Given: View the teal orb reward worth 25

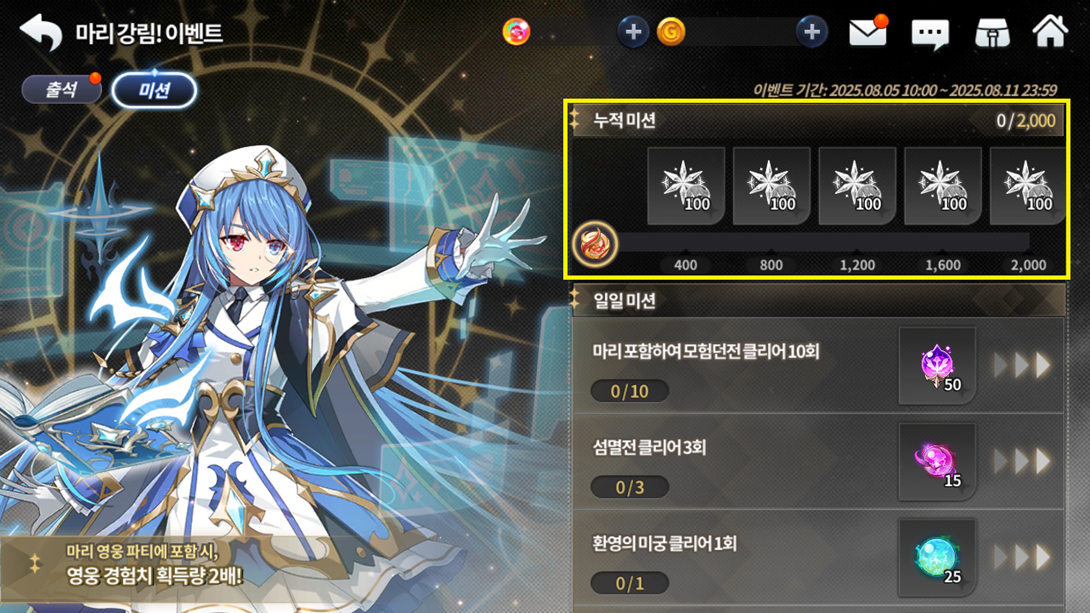Looking at the screenshot, I should point(937,557).
